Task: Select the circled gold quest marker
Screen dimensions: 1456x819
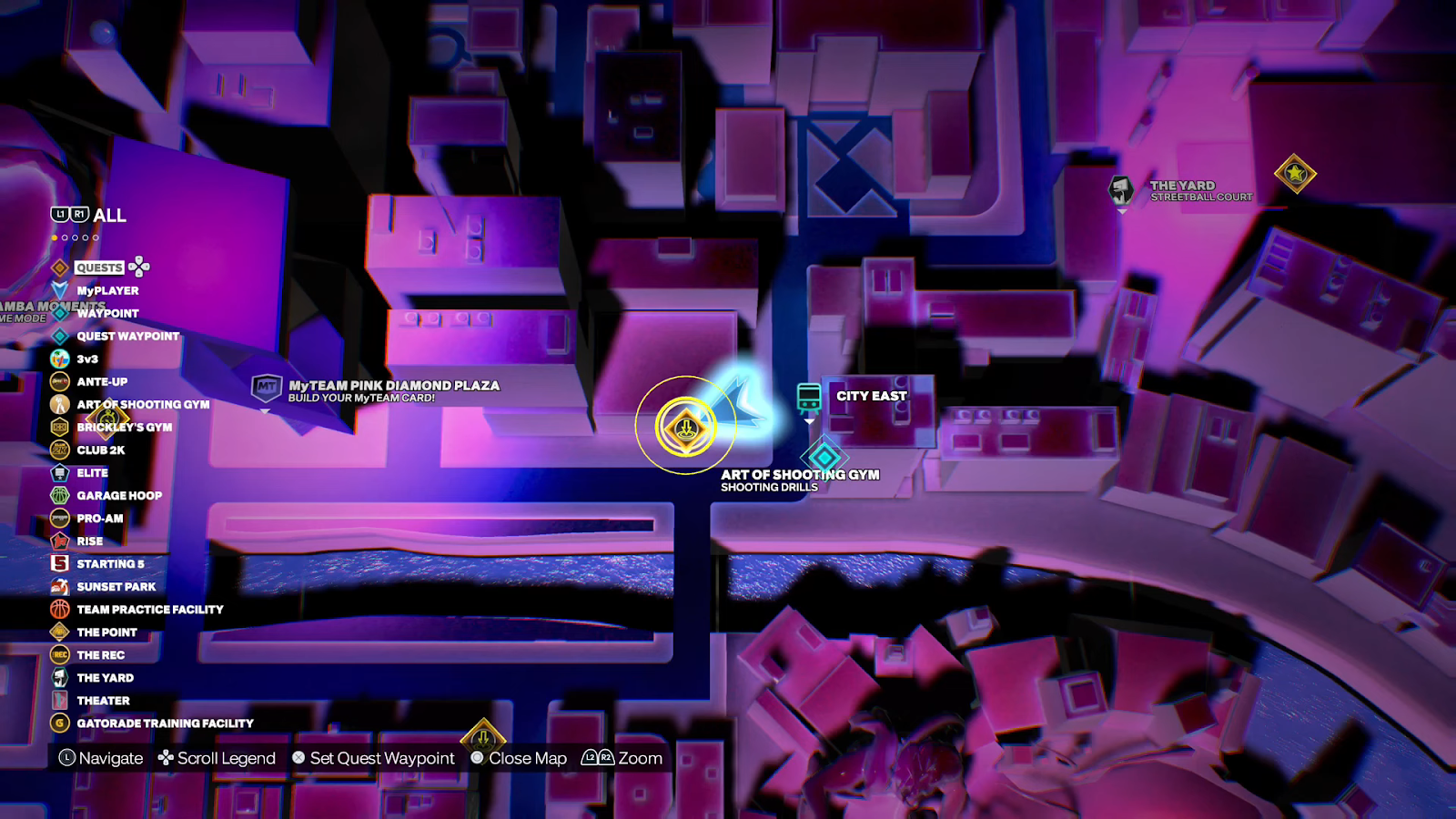Action: coord(686,426)
